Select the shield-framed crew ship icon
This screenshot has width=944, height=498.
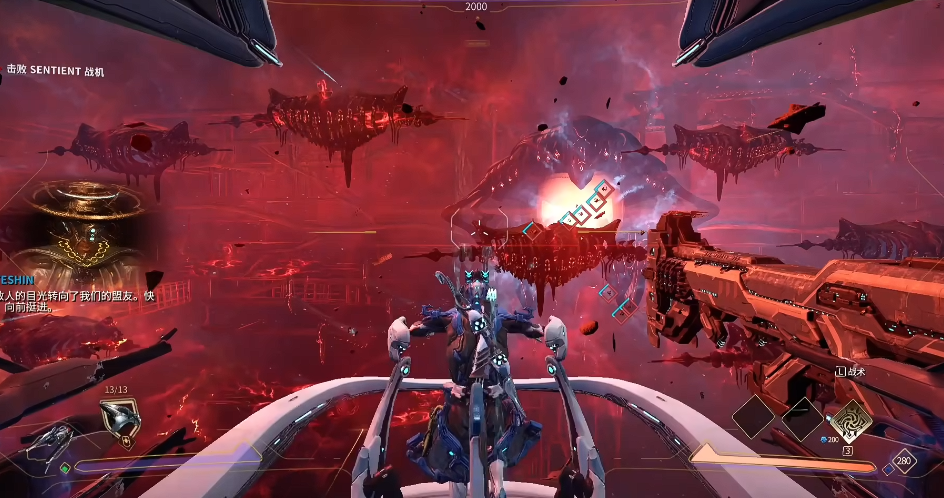[119, 421]
